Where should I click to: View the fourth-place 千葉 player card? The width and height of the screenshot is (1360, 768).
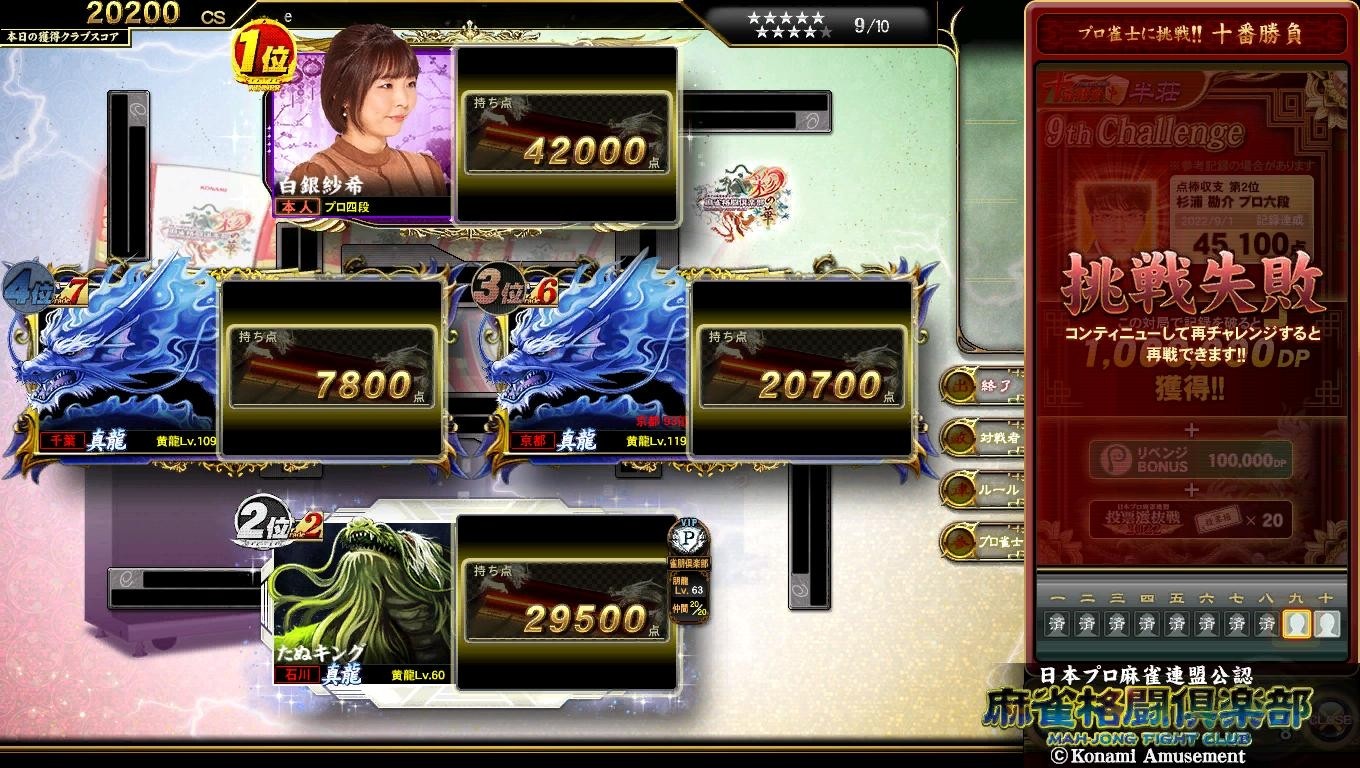pos(120,370)
